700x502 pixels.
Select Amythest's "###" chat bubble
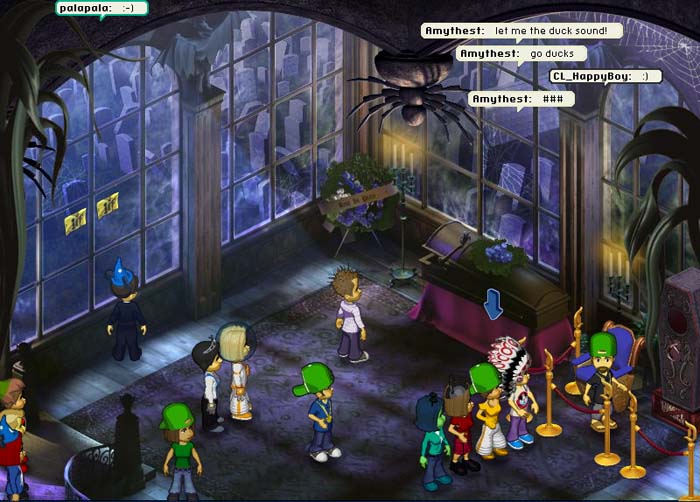tap(521, 99)
